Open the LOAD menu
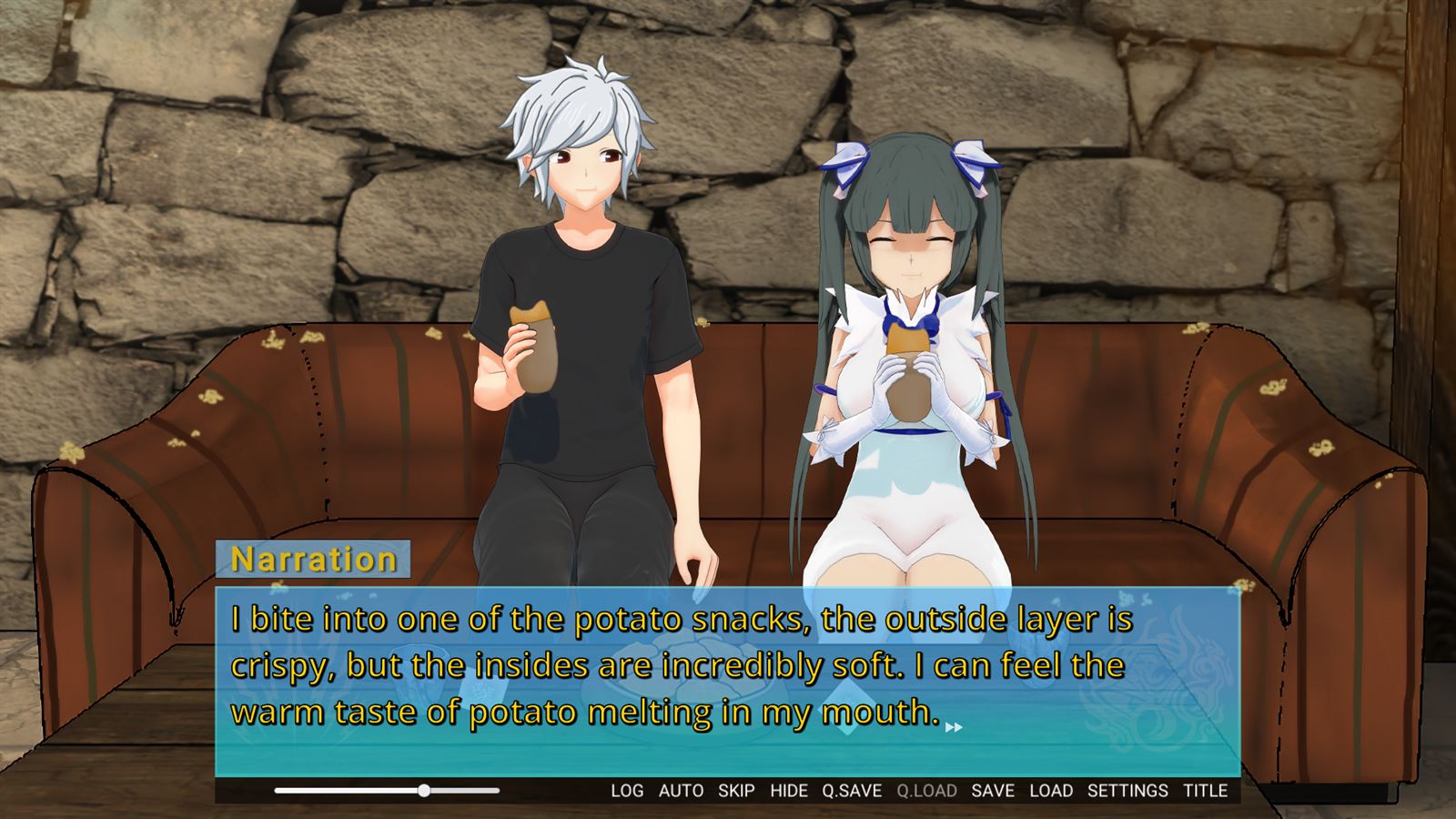This screenshot has height=819, width=1456. tap(1051, 791)
